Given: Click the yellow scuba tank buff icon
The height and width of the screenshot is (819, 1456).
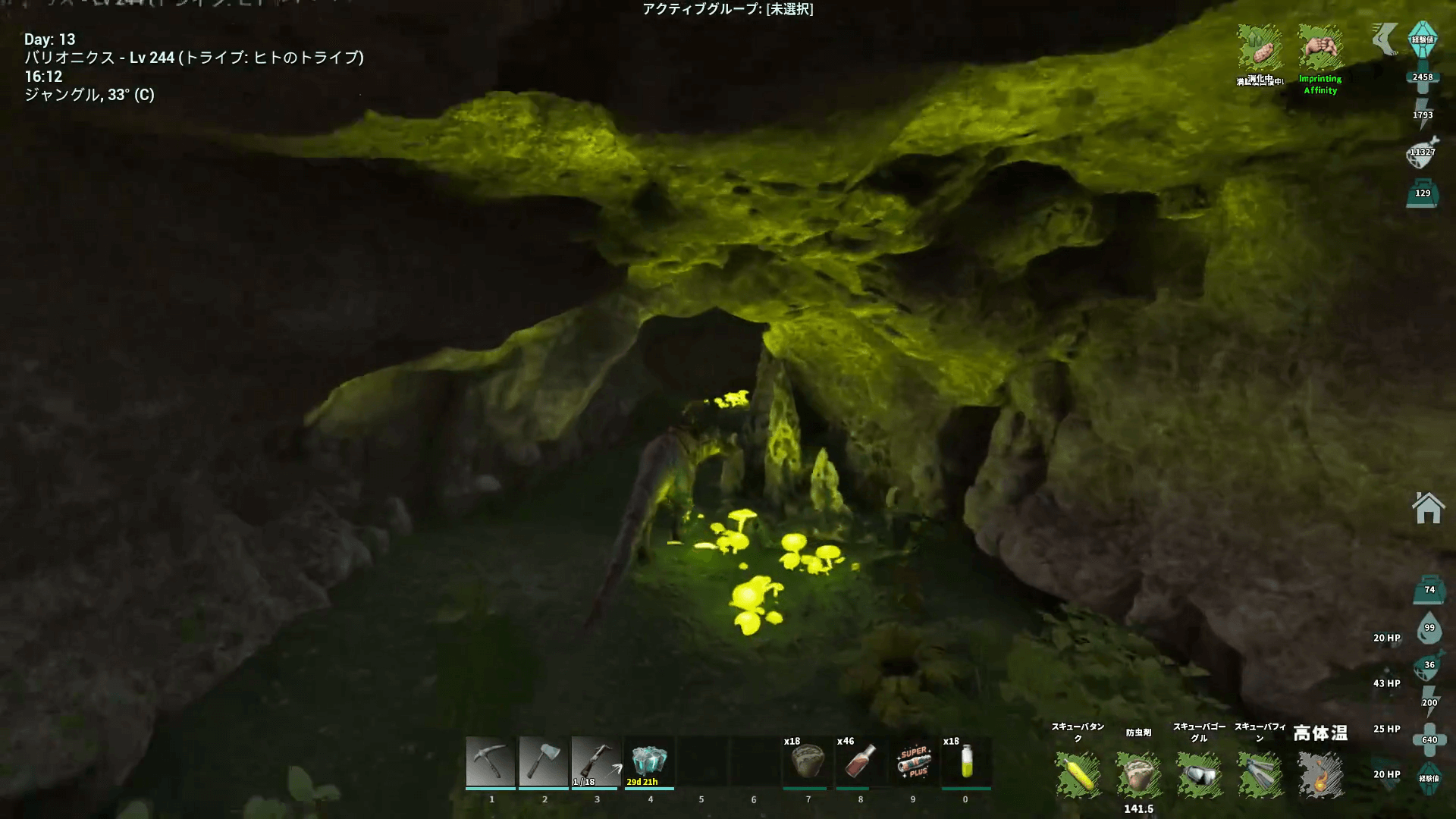Looking at the screenshot, I should tap(1078, 775).
